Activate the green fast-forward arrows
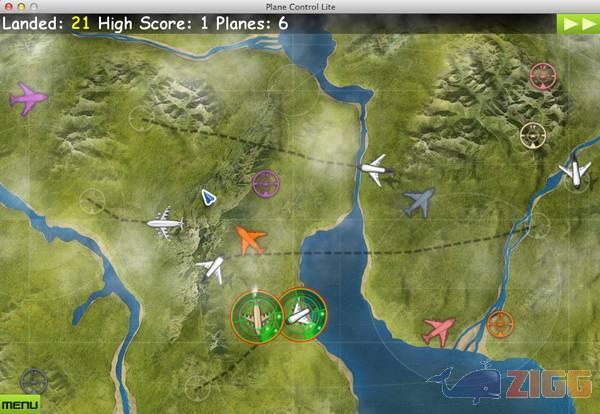The image size is (600, 414). click(x=578, y=23)
